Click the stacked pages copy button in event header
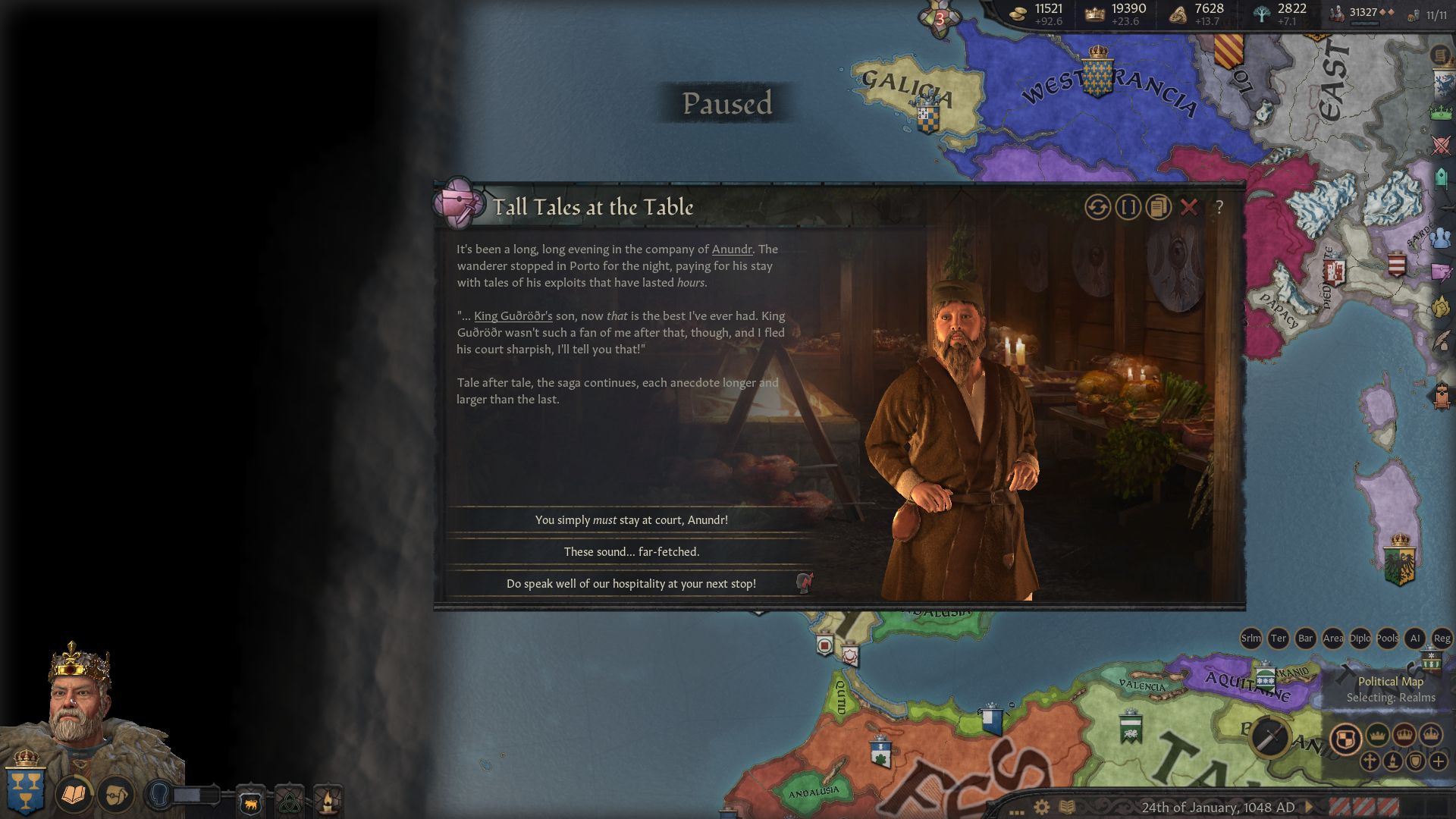 point(1159,207)
